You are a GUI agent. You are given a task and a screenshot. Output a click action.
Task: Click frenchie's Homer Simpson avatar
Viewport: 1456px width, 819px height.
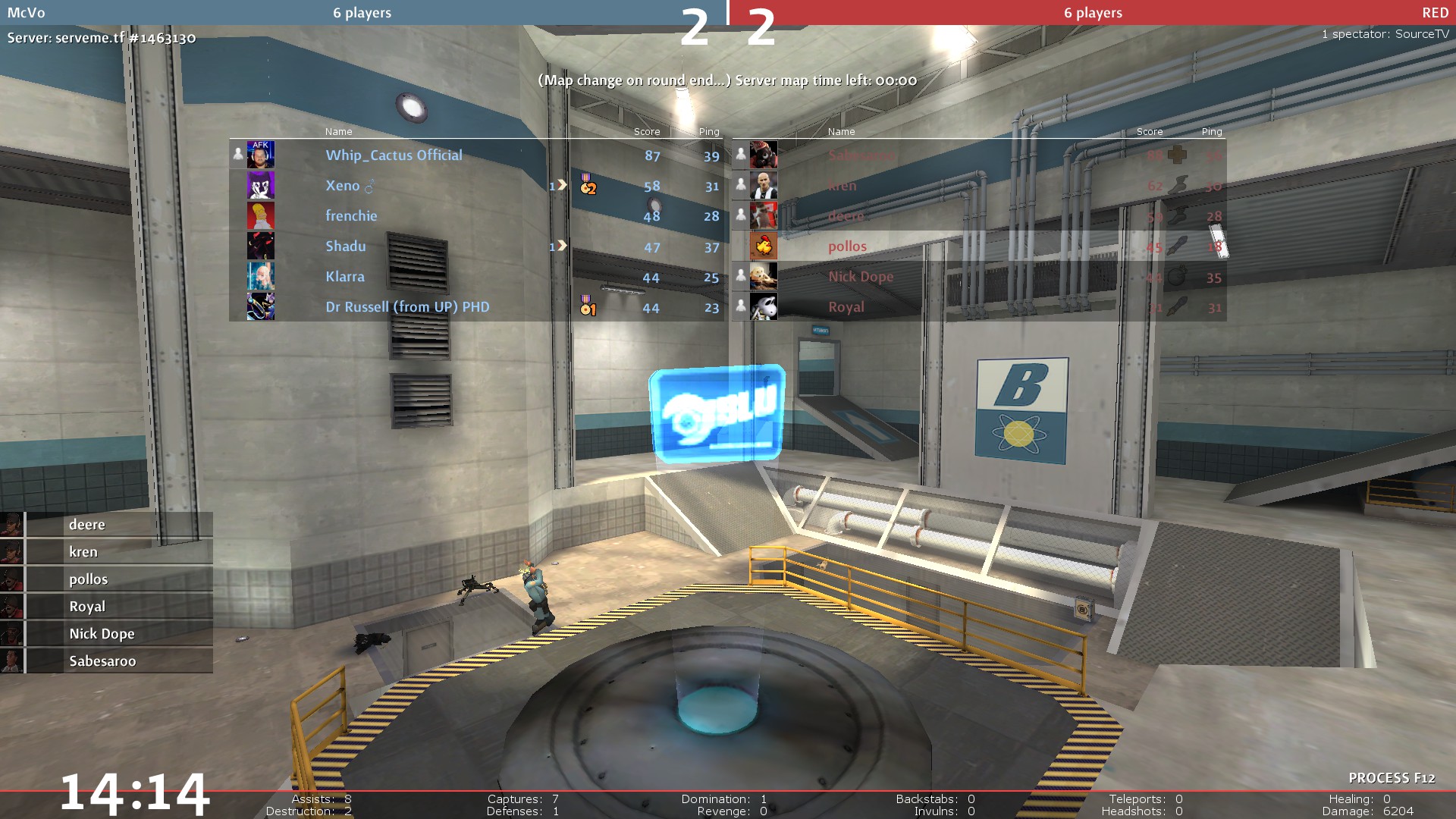tap(261, 216)
